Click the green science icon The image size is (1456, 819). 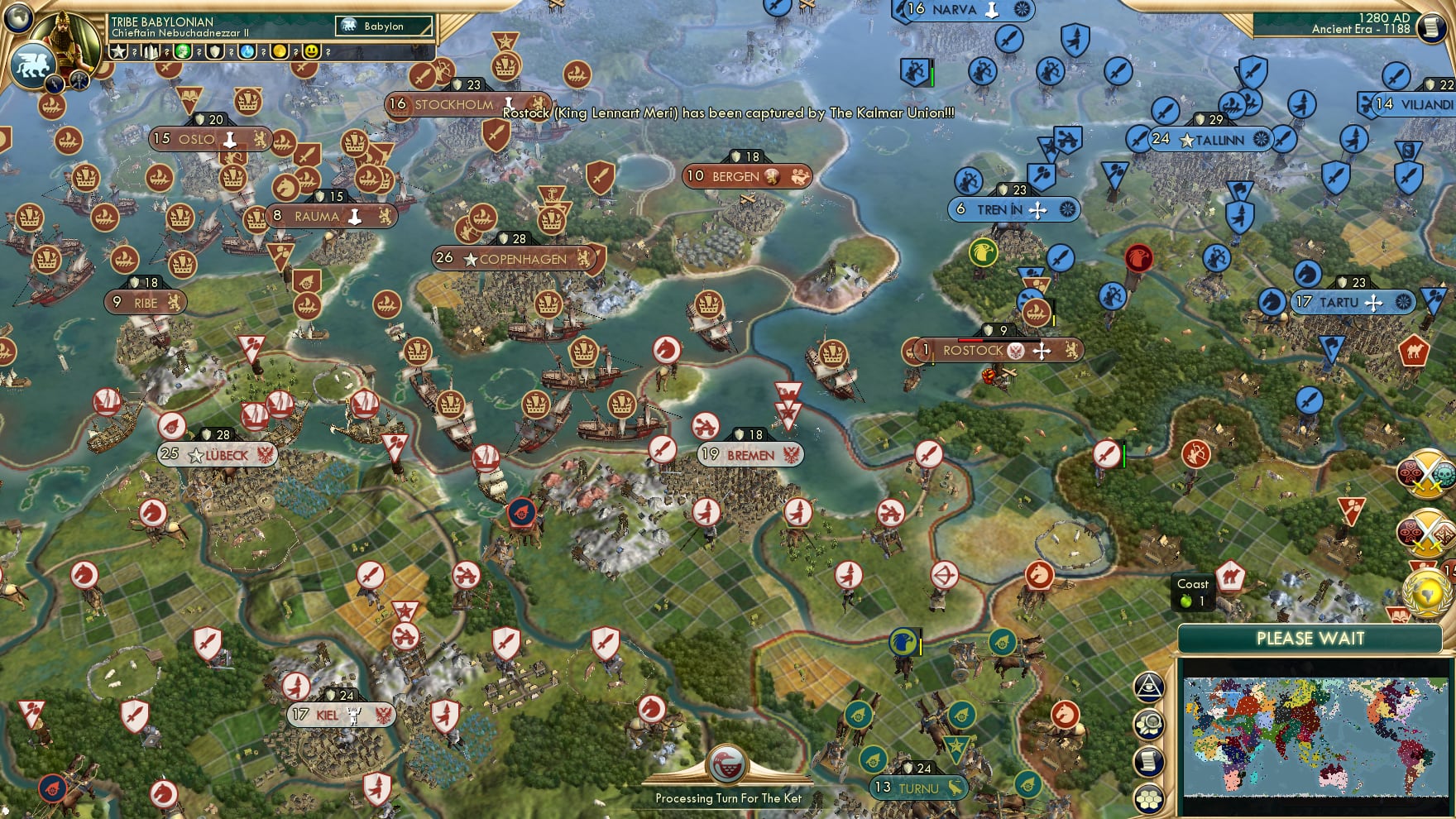[182, 51]
